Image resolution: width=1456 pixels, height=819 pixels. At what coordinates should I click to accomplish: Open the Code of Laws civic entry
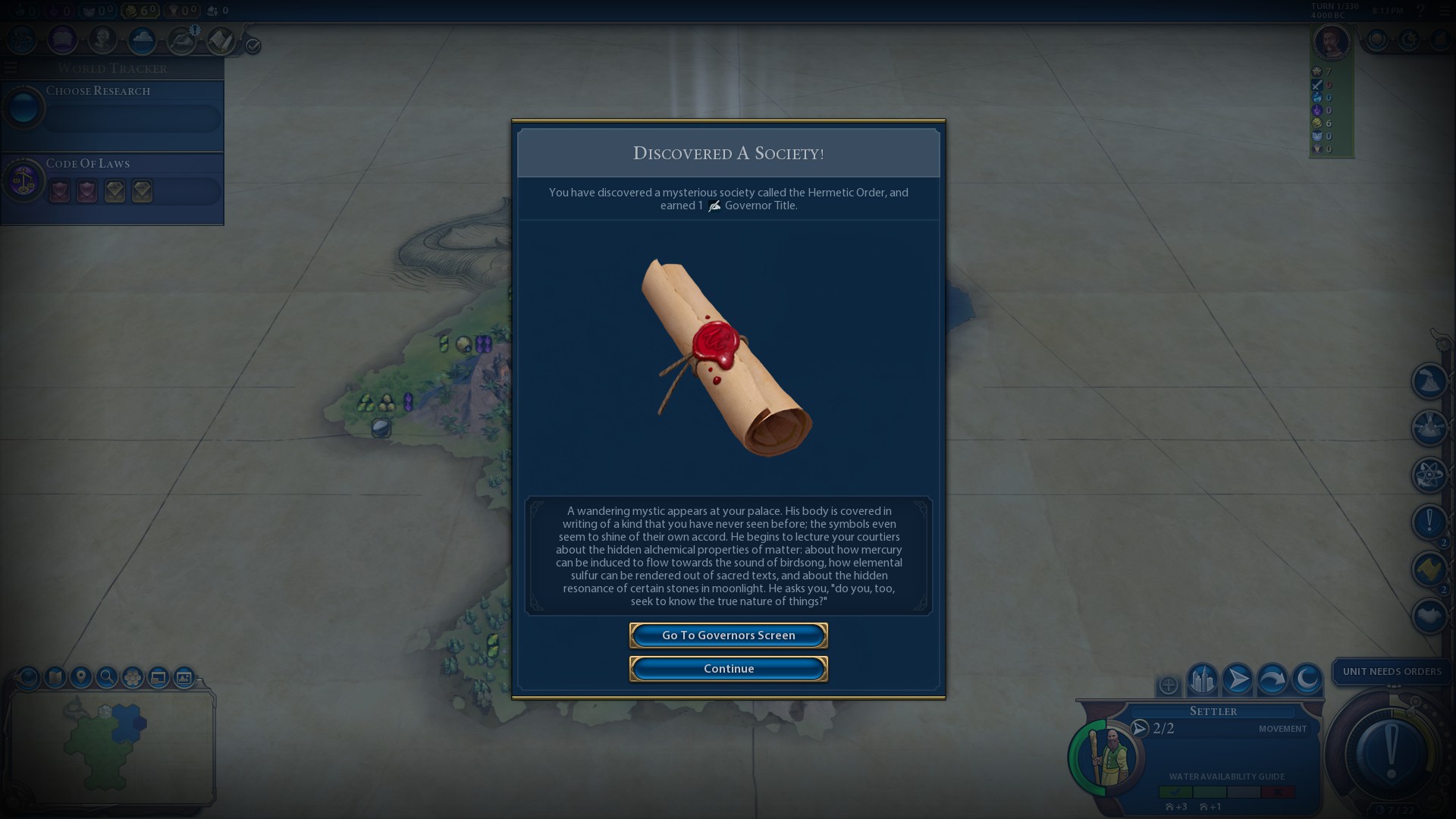point(112,182)
